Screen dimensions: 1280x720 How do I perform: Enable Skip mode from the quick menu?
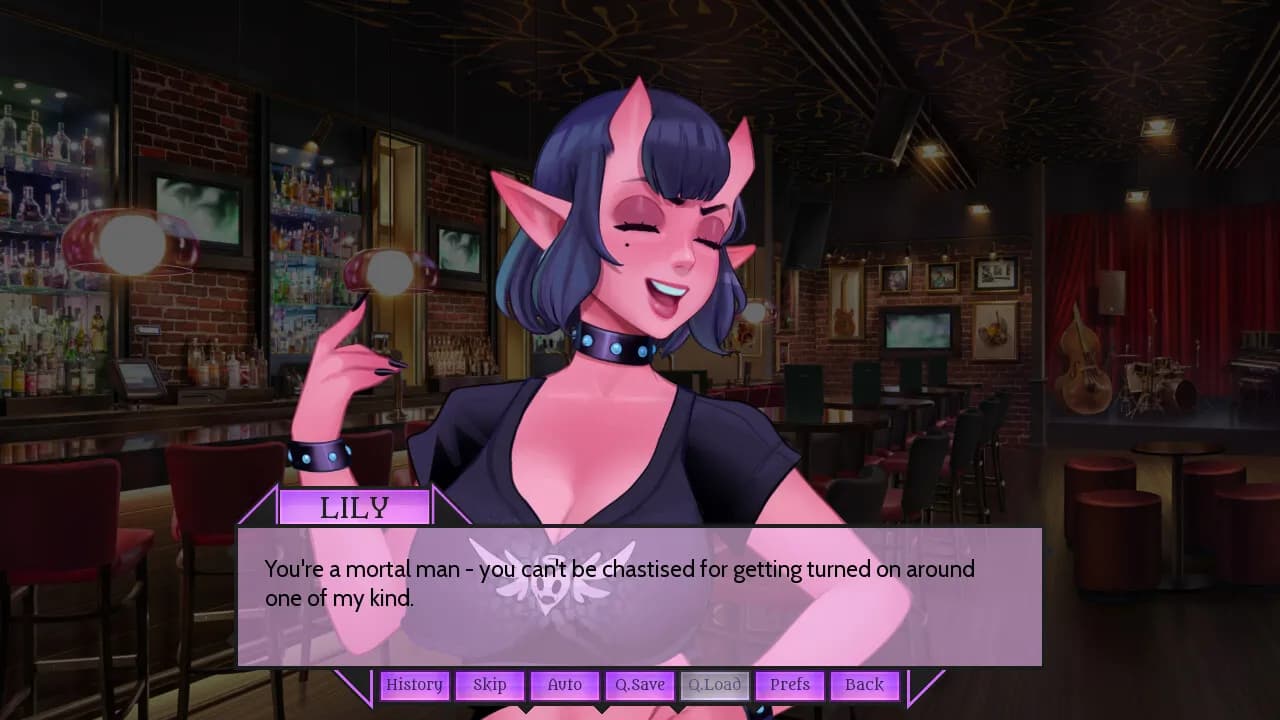[x=489, y=685]
